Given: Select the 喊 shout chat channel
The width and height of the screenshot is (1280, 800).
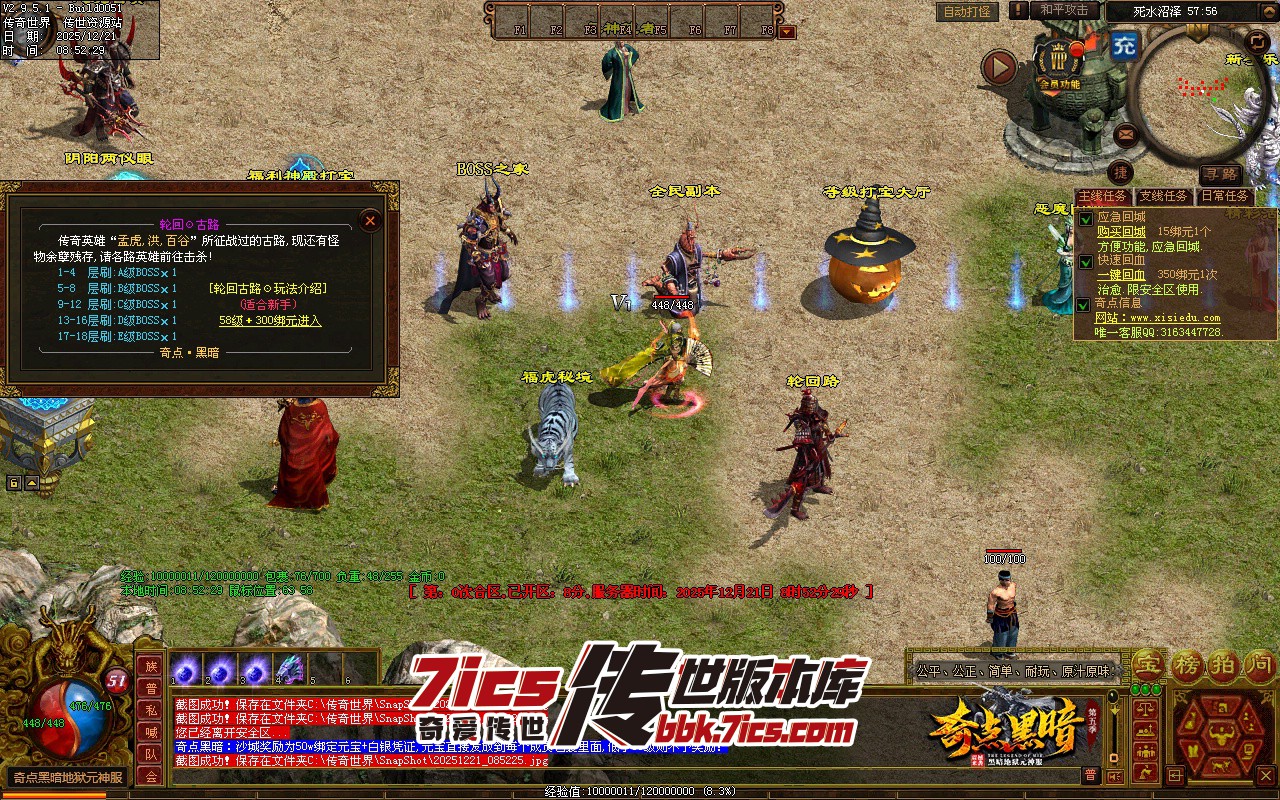Looking at the screenshot, I should click(151, 732).
